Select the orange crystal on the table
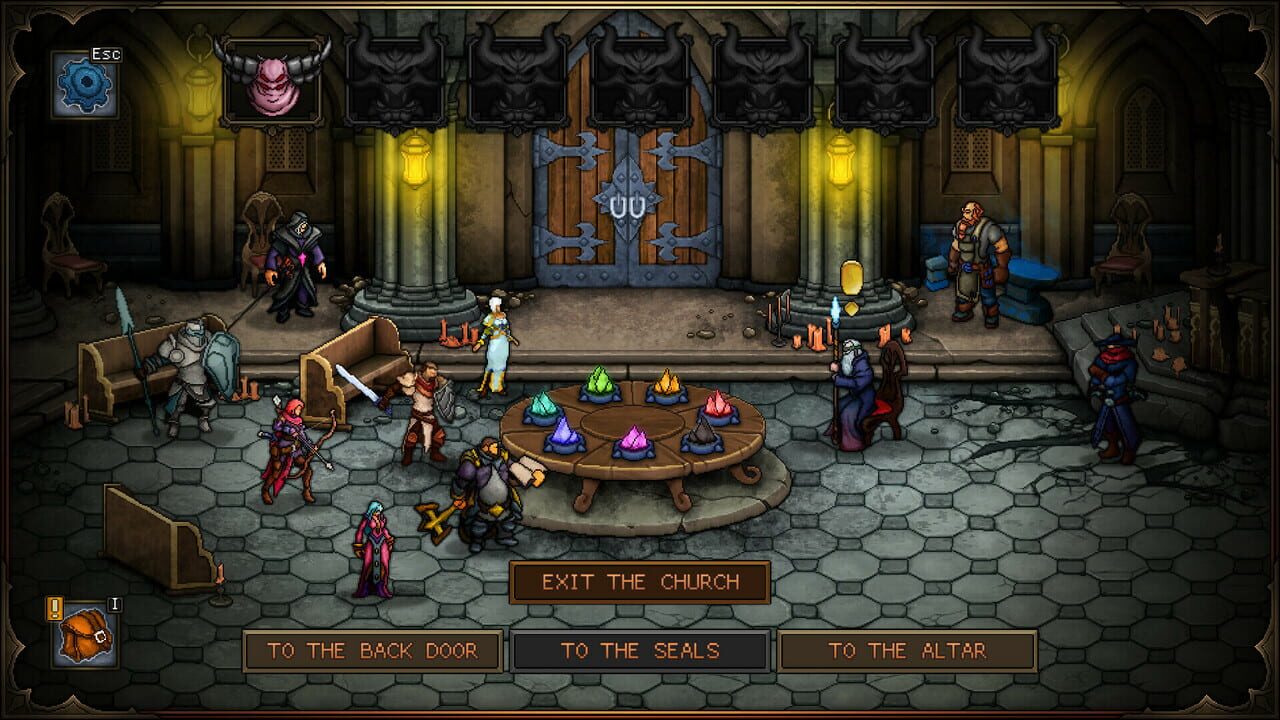1280x720 pixels. coord(719,404)
